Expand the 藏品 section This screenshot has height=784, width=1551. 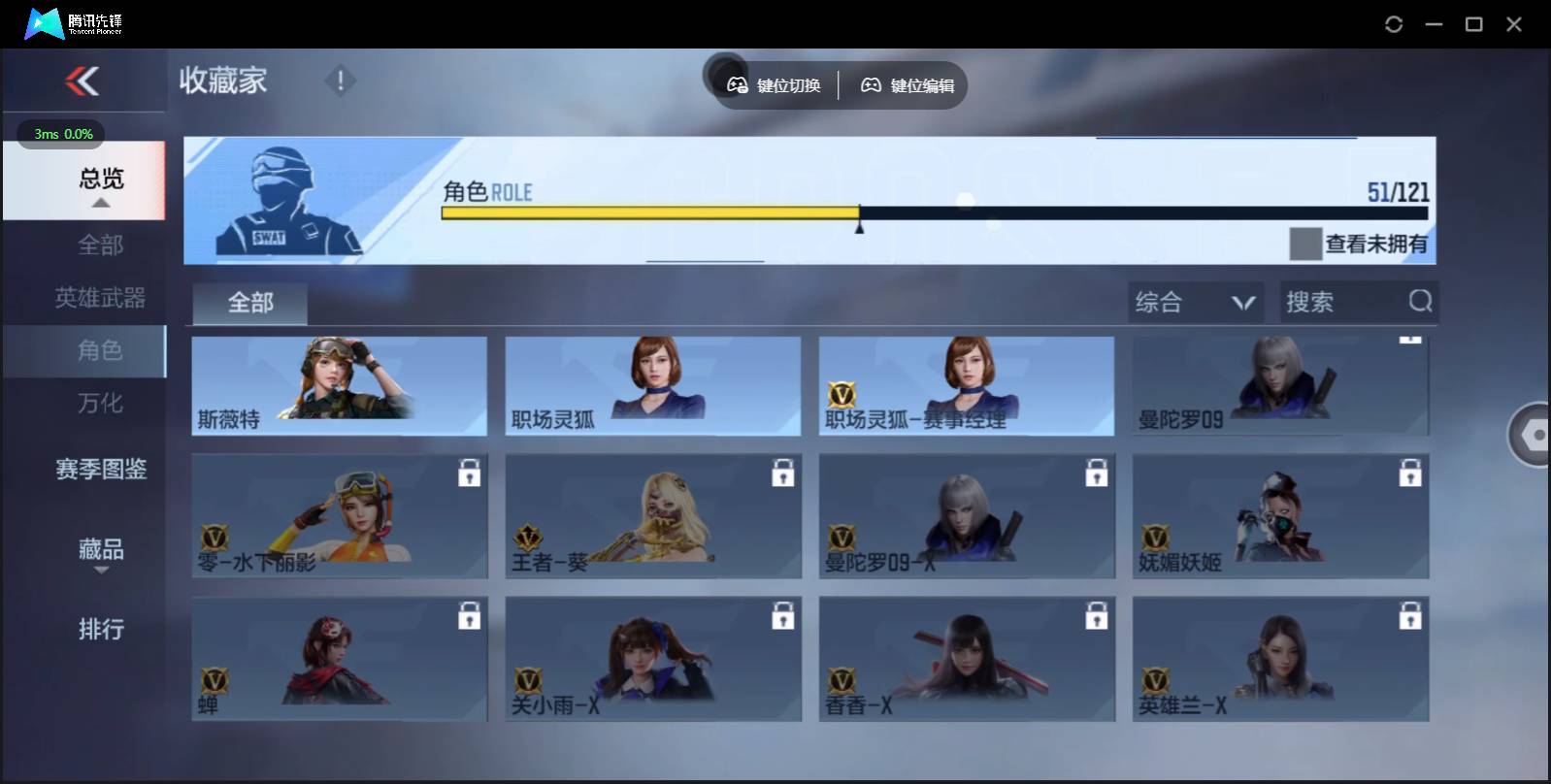(100, 551)
